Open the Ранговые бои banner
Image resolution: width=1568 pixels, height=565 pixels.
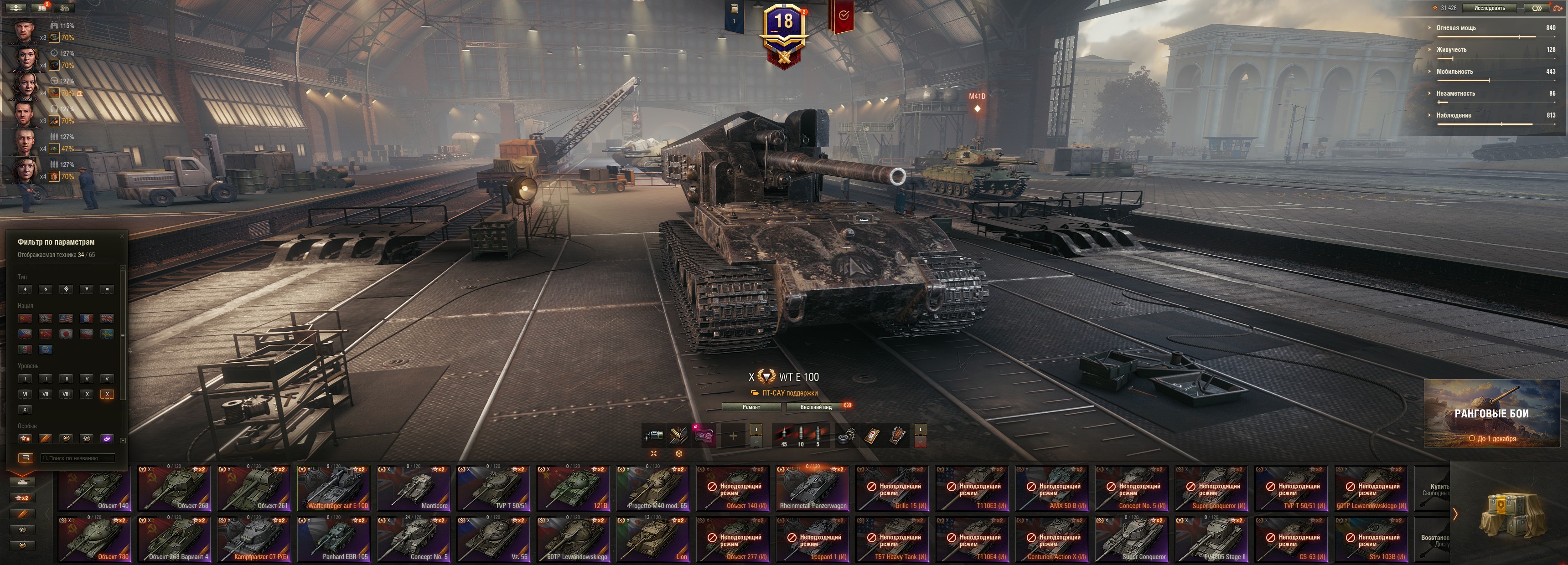pyautogui.click(x=1491, y=414)
